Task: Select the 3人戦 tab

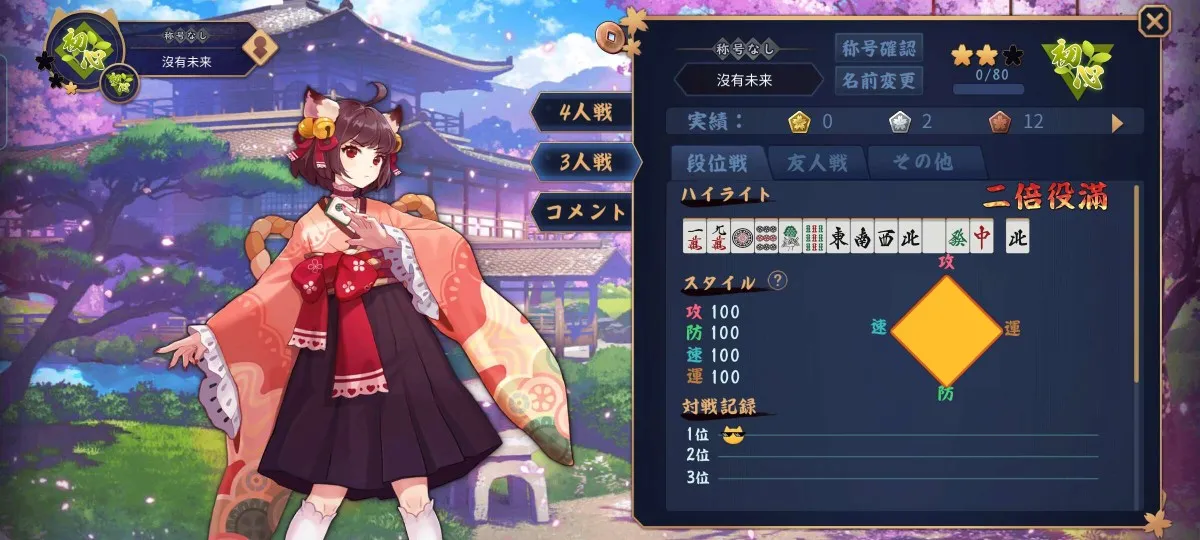Action: pyautogui.click(x=585, y=161)
